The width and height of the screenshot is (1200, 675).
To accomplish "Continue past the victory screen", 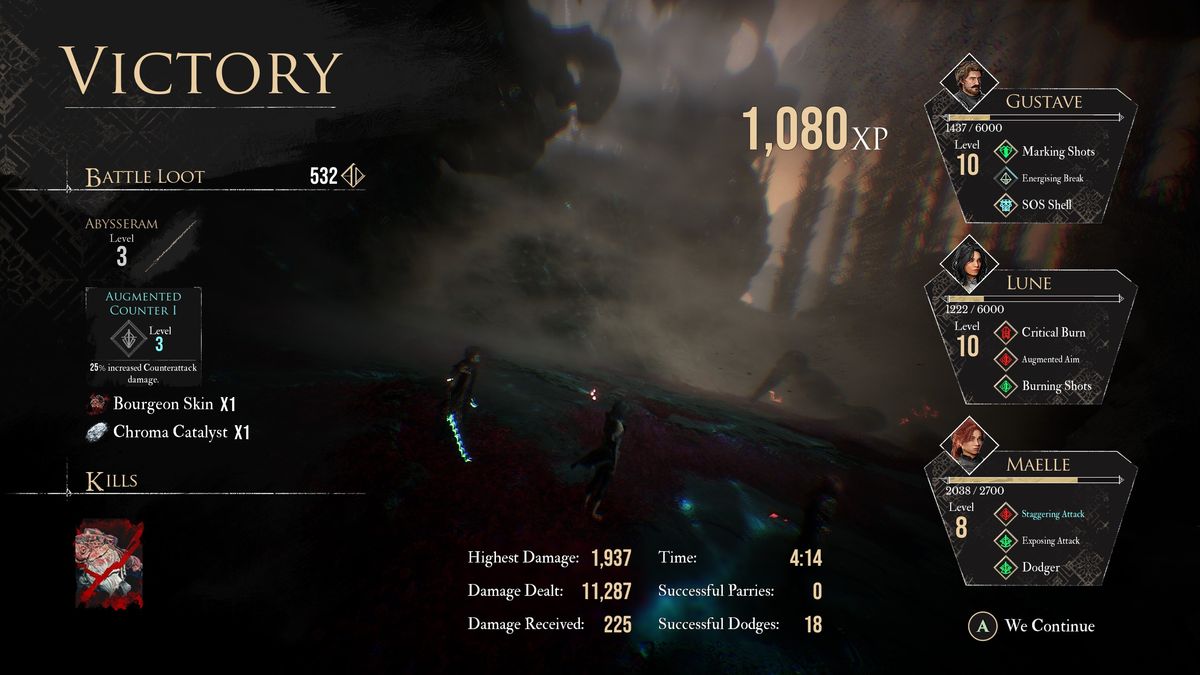I will (x=1032, y=626).
